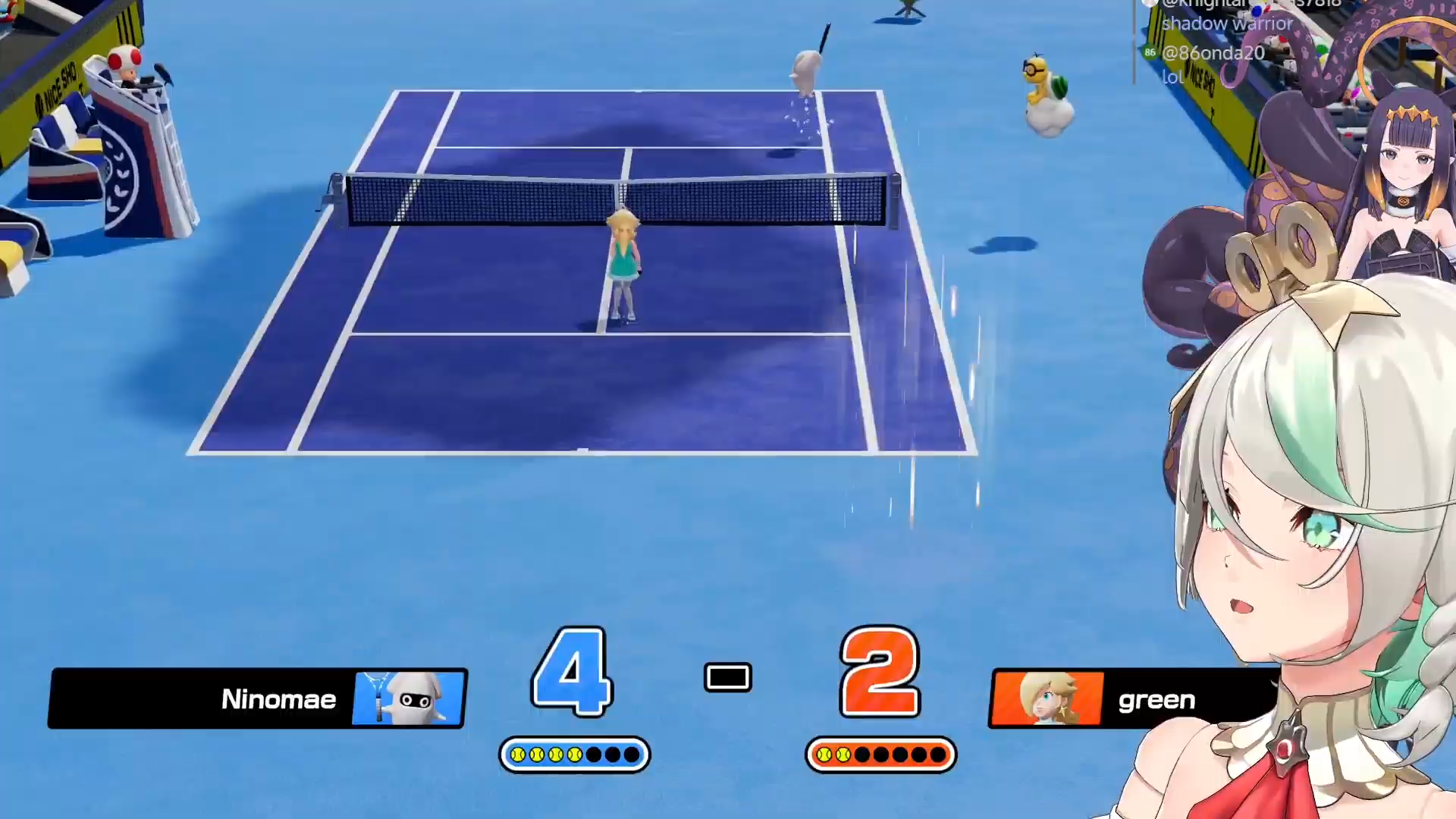Click the Rosalina character portrait
Screen dimensions: 1456x819
(x=1048, y=698)
